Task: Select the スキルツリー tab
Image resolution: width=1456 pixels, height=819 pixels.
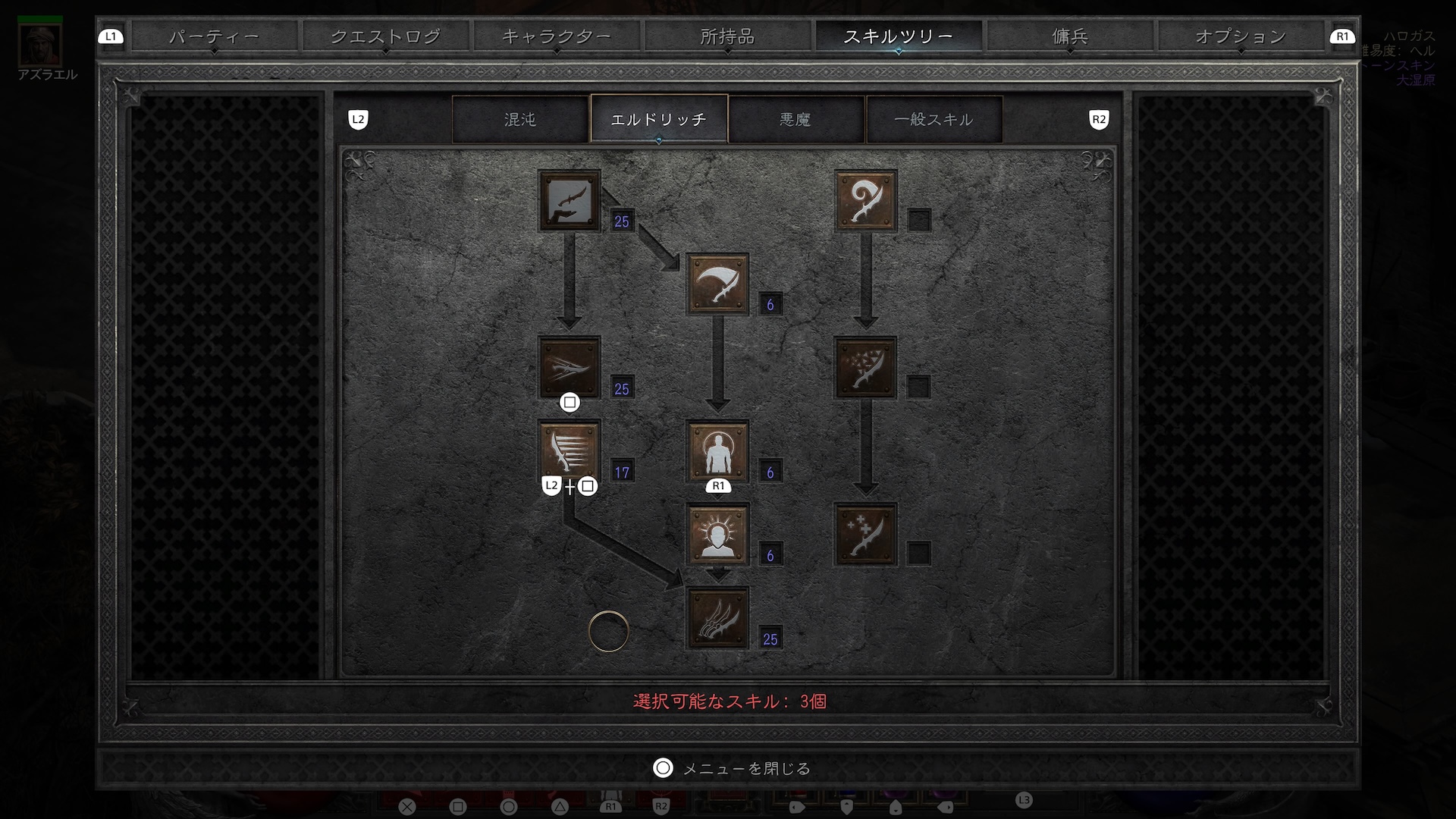Action: click(898, 36)
